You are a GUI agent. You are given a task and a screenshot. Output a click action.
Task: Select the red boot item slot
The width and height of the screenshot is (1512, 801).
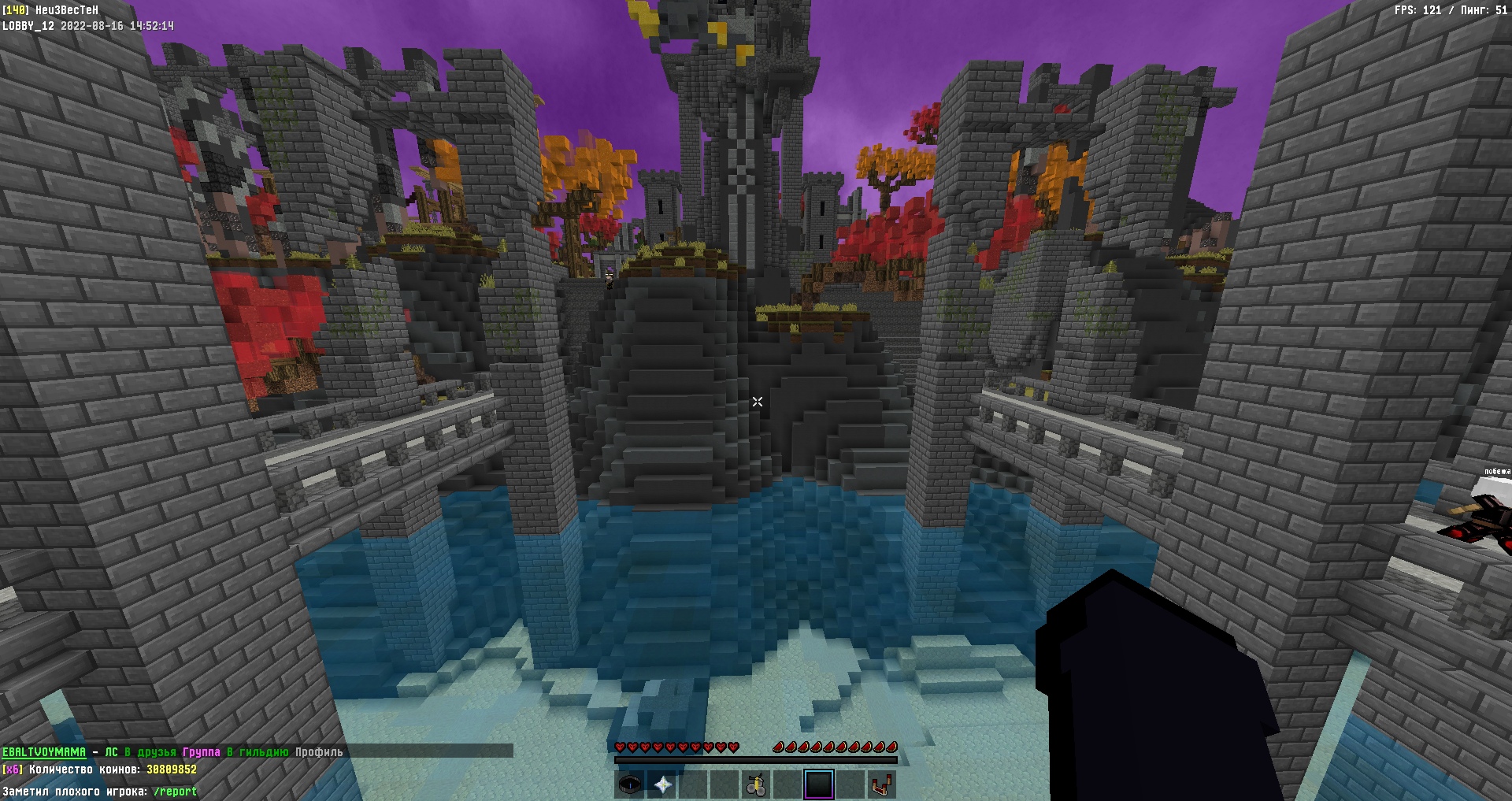click(x=883, y=784)
